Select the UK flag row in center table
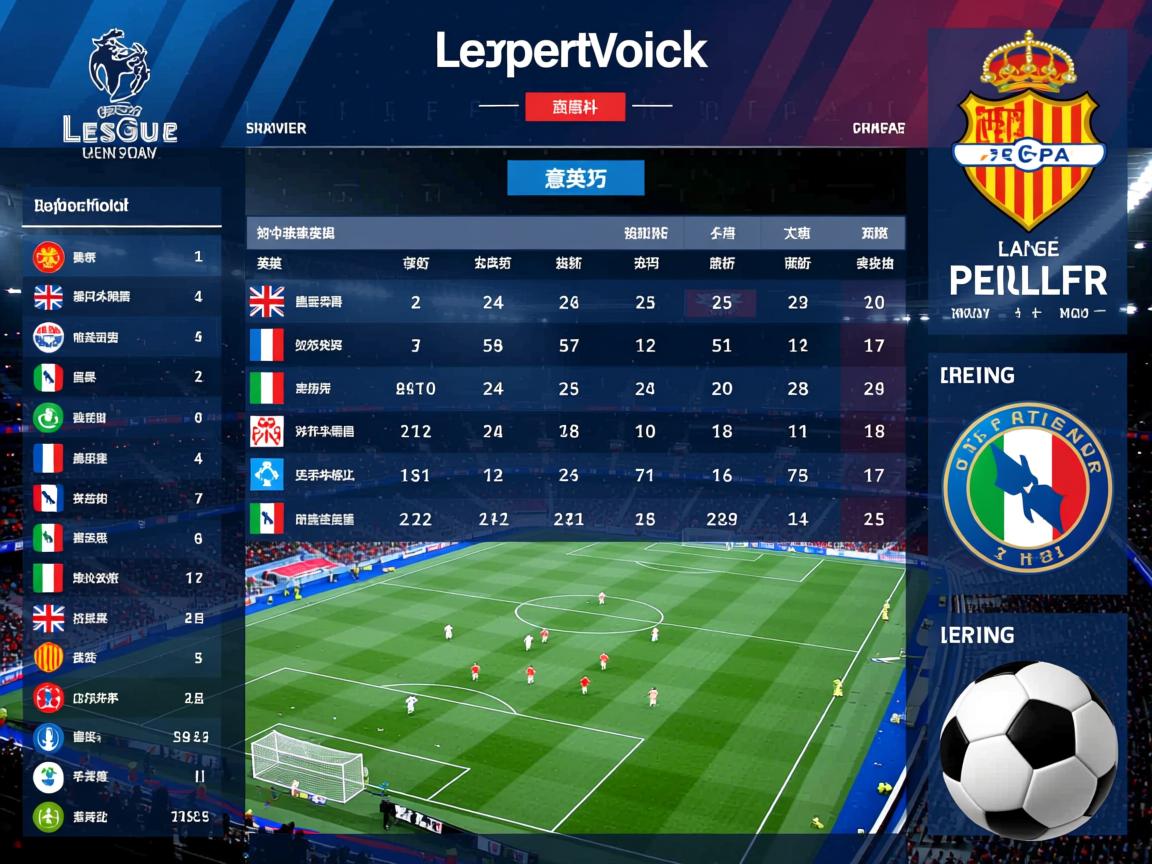1152x864 pixels. (x=575, y=302)
